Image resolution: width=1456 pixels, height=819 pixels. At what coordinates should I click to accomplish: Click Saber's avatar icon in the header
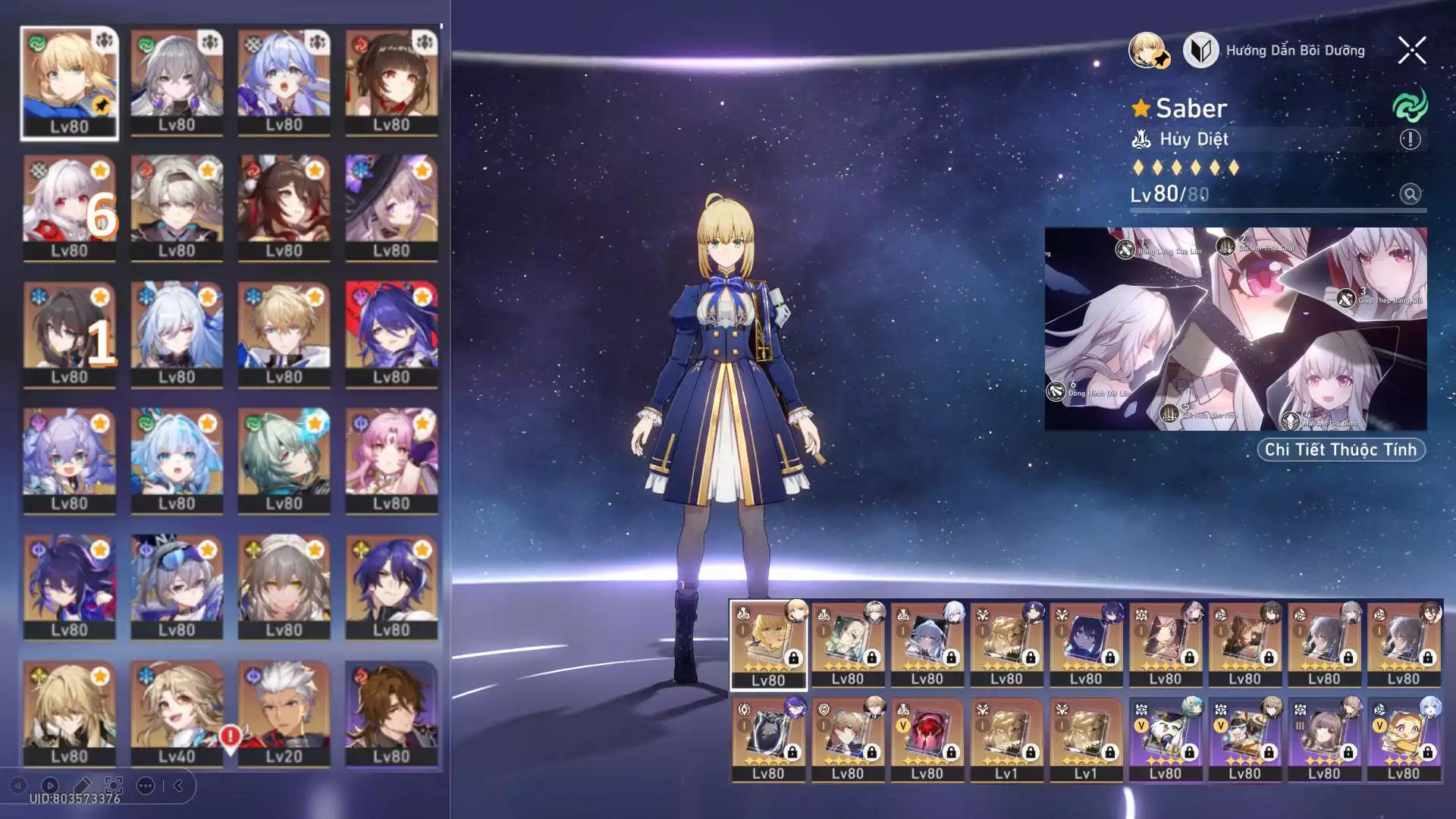[1147, 51]
